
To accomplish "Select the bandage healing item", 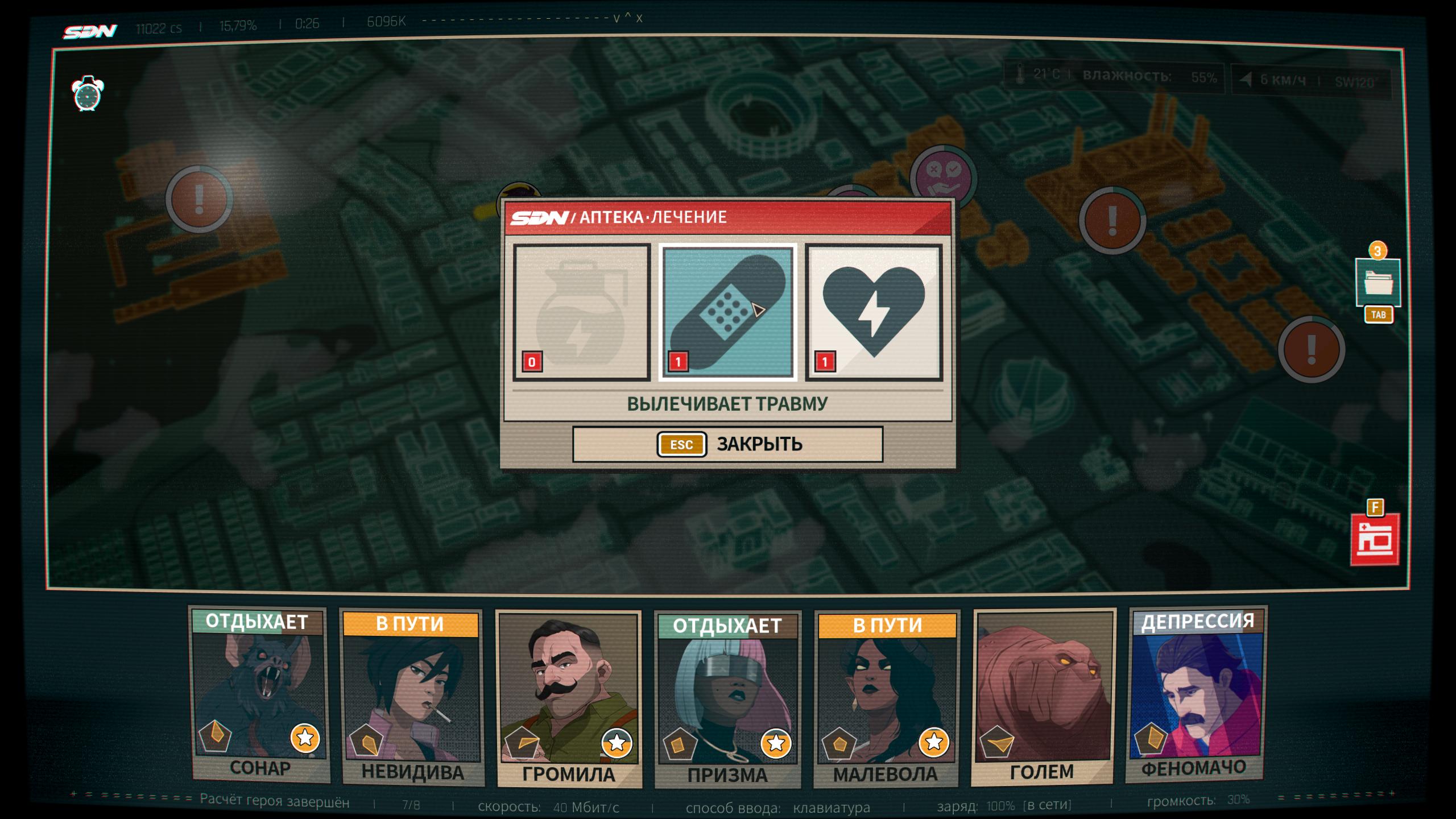I will pos(727,312).
